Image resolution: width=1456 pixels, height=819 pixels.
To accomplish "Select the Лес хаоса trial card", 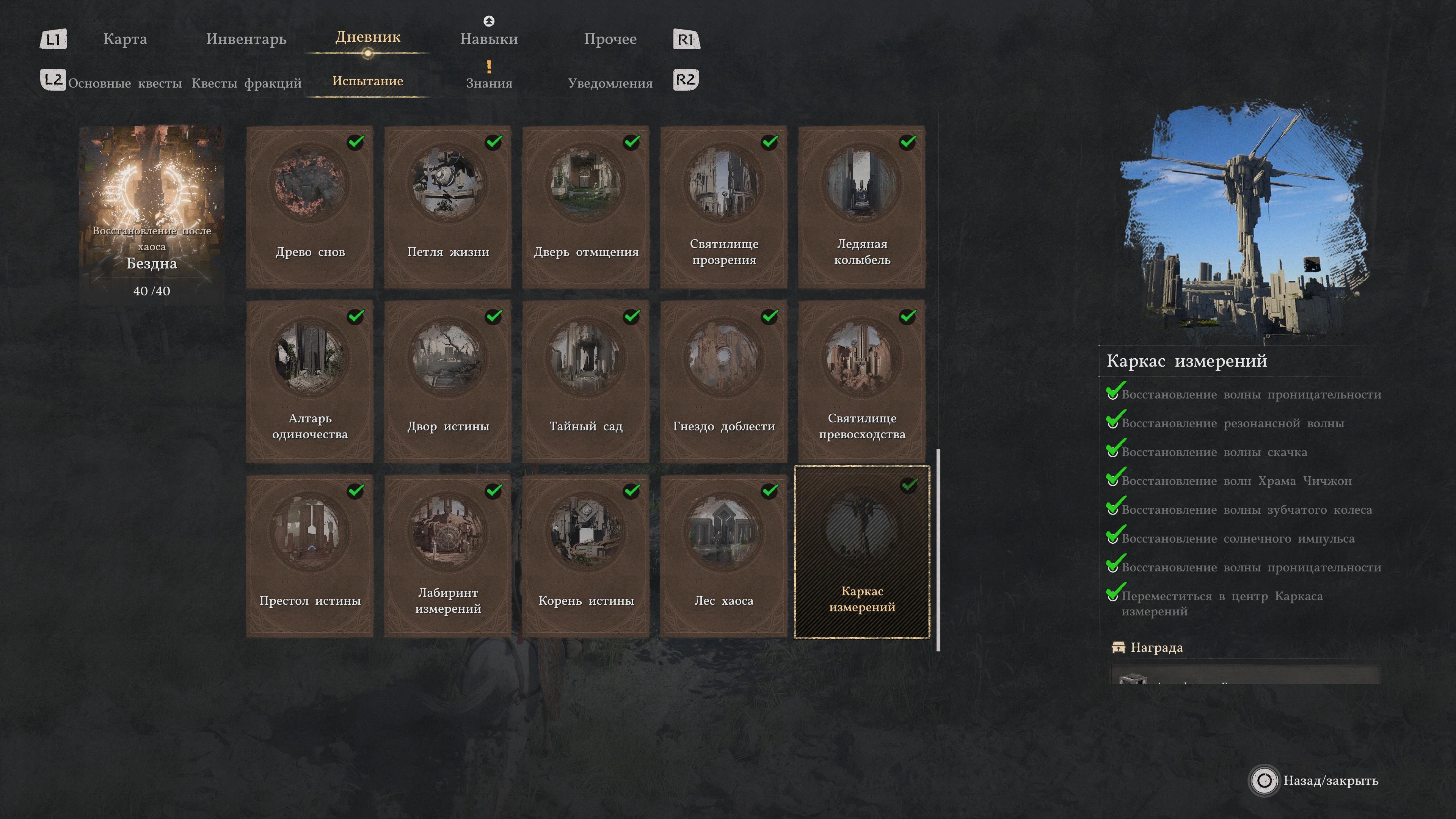I will coord(723,556).
